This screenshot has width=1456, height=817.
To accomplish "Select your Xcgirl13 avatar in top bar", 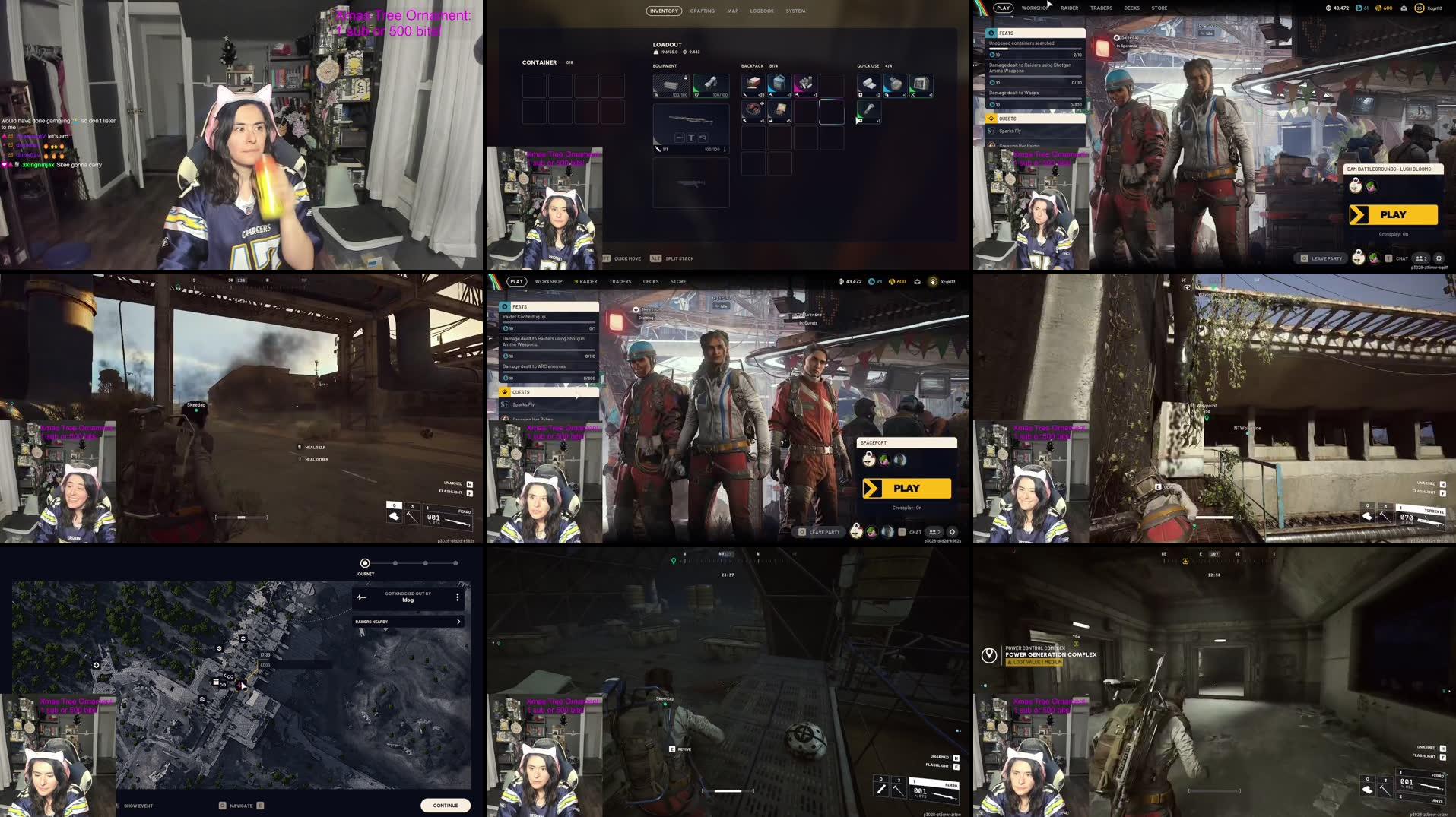I will click(1420, 8).
